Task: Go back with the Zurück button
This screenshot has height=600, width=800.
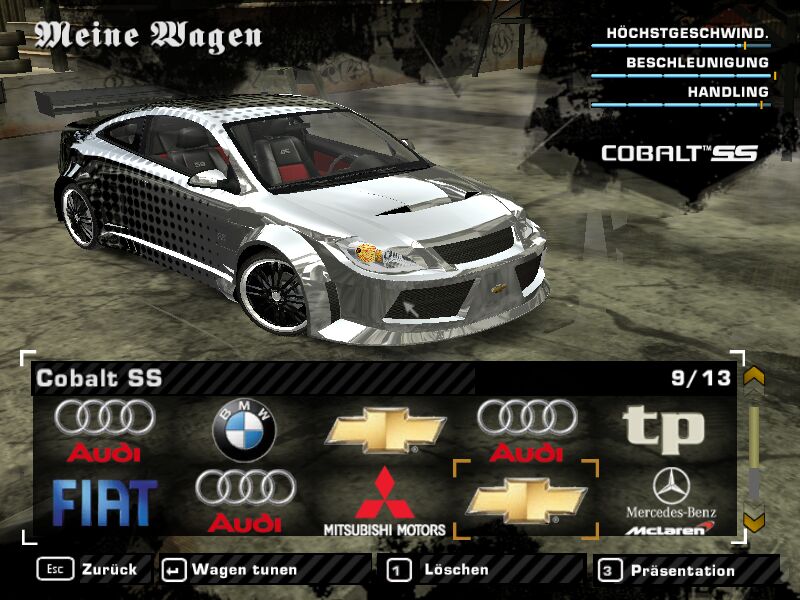Action: pyautogui.click(x=88, y=570)
